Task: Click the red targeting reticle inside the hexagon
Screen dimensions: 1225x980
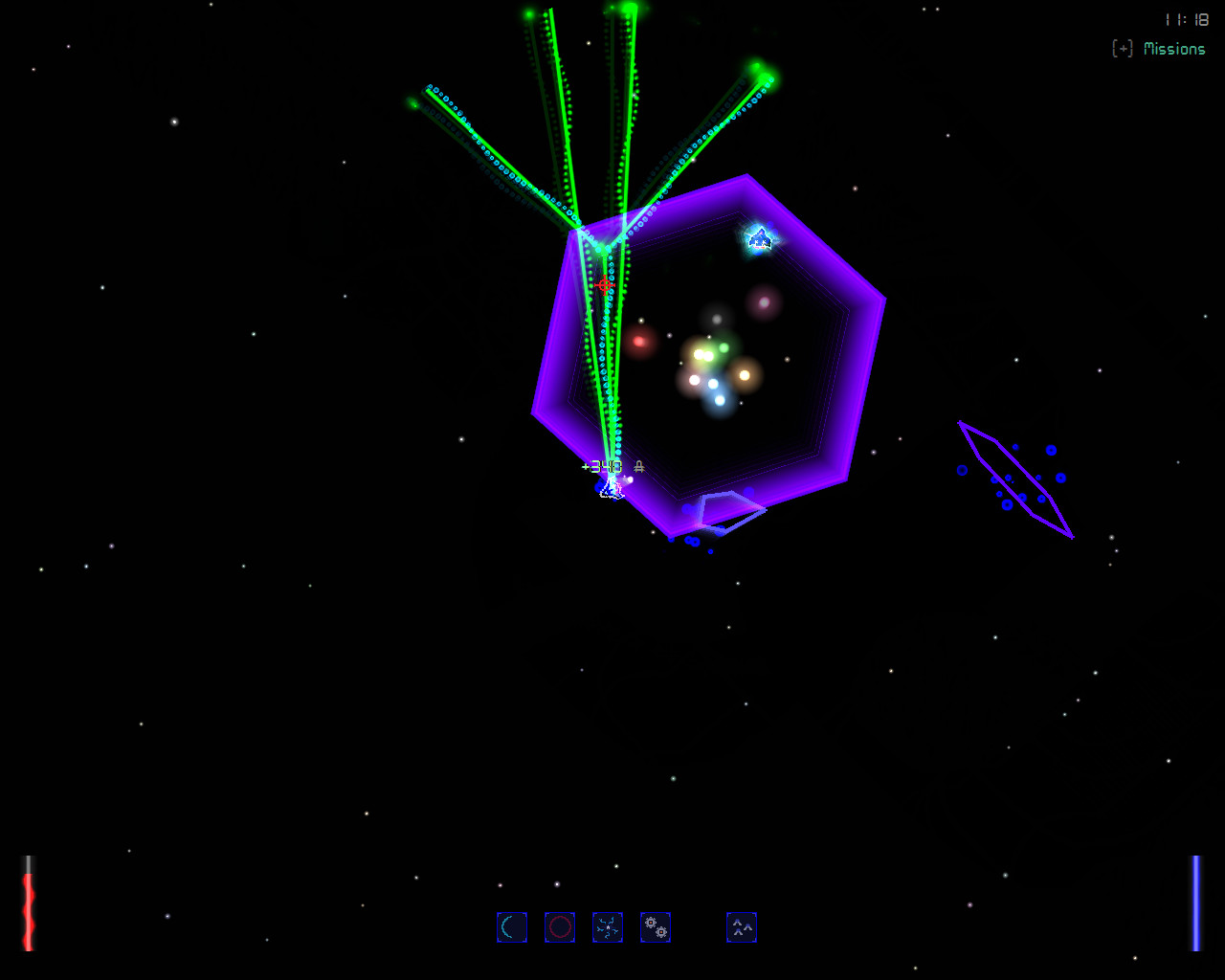Action: click(x=604, y=285)
